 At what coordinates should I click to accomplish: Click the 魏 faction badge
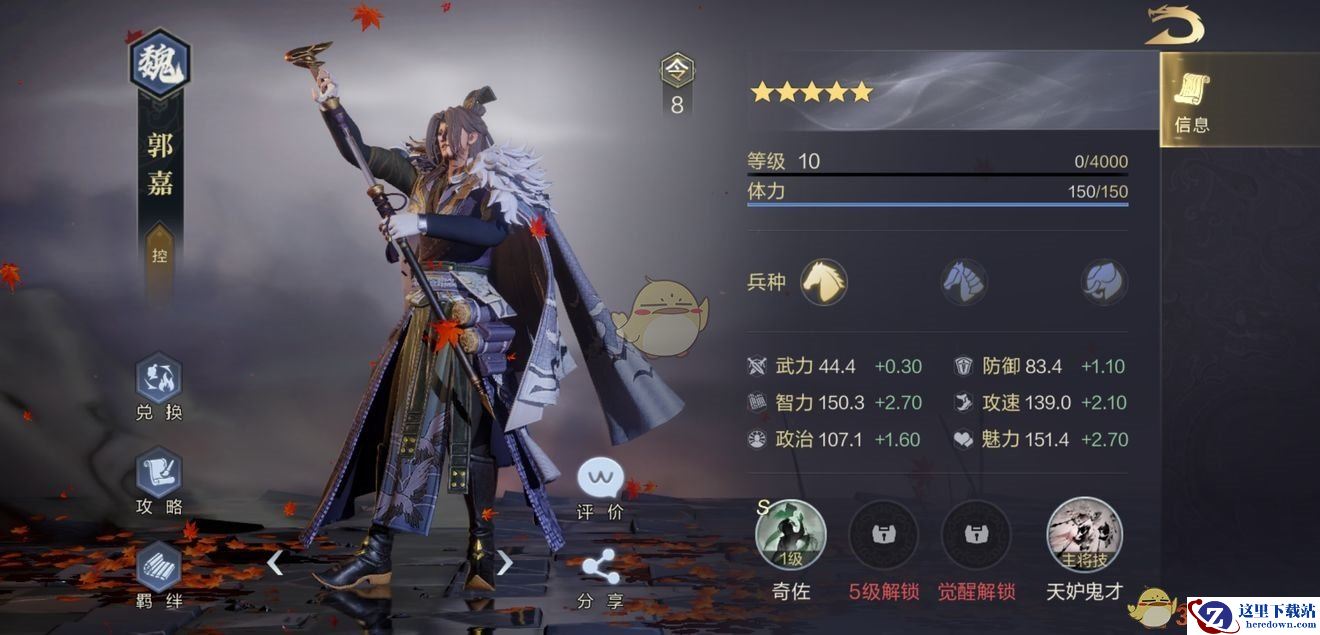[160, 63]
